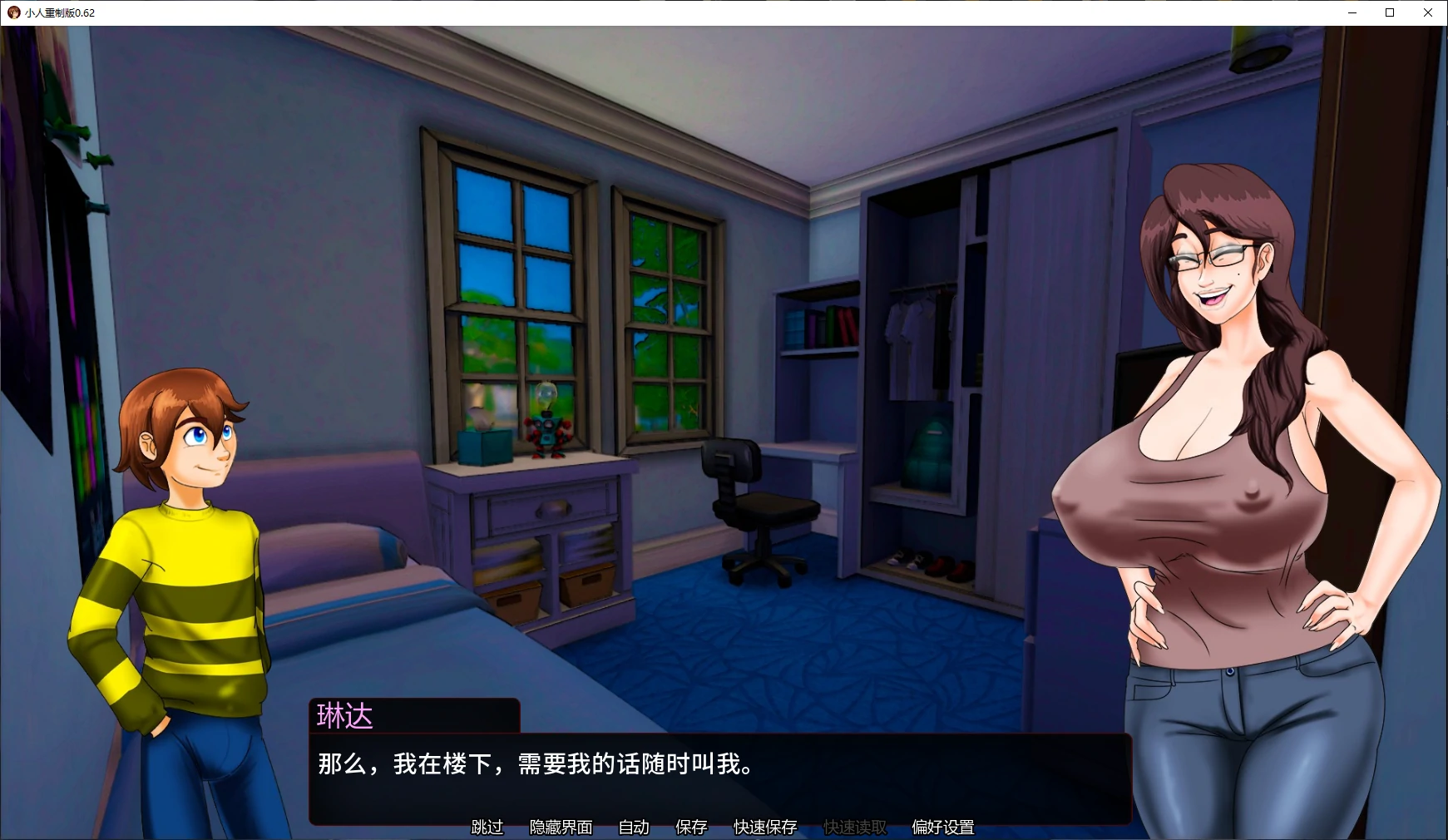Click 跳过 to skip dialogue
Image resolution: width=1448 pixels, height=840 pixels.
coord(487,828)
